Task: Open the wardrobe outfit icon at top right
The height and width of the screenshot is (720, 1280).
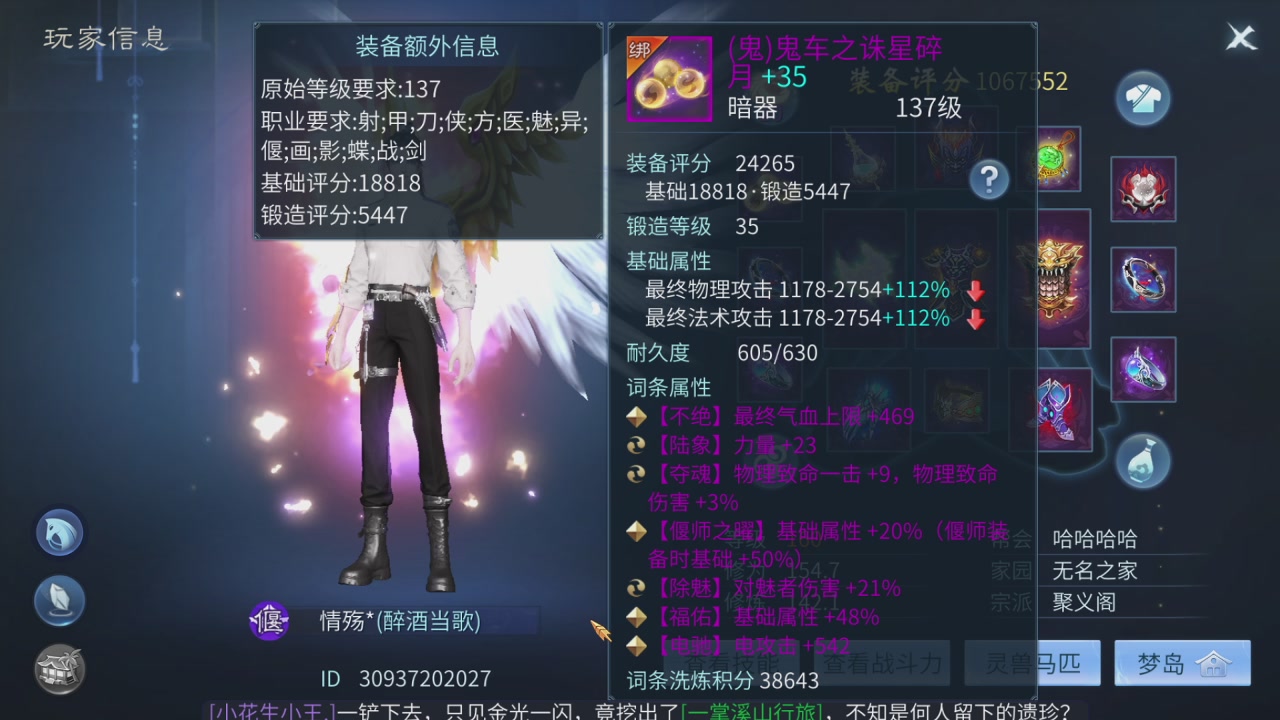Action: [1143, 97]
